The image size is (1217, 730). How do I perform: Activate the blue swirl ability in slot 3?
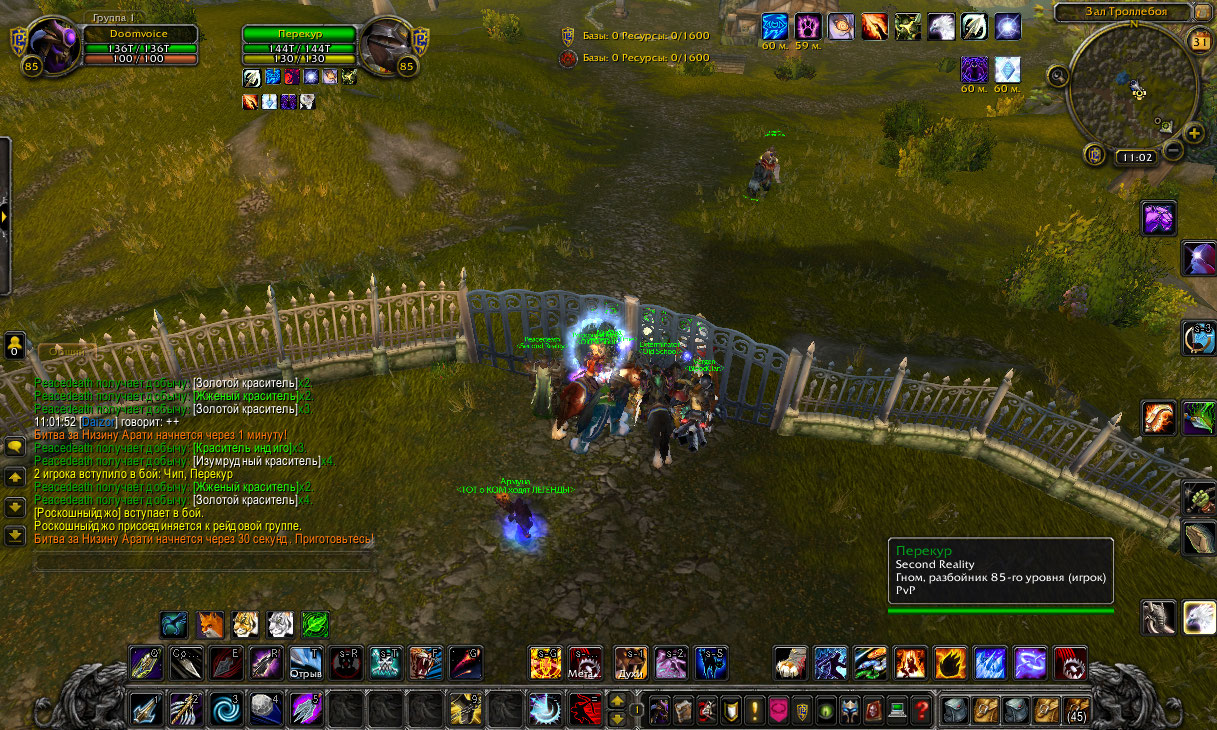(222, 710)
